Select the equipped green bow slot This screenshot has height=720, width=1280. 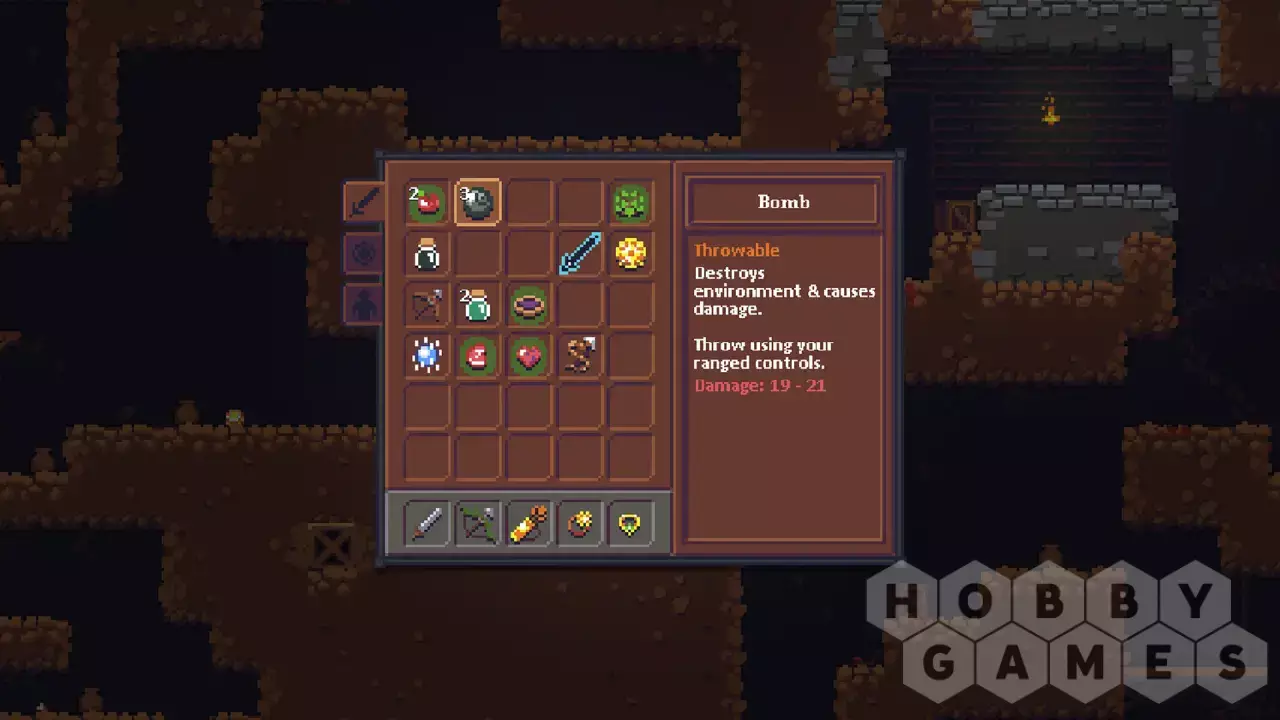pyautogui.click(x=478, y=524)
